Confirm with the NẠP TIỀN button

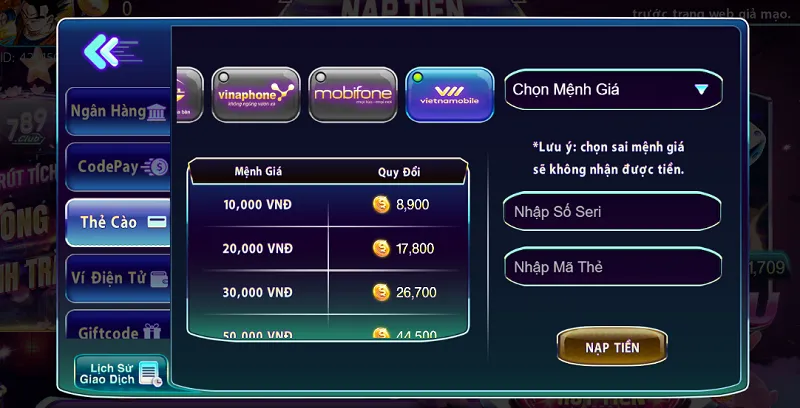pos(612,347)
